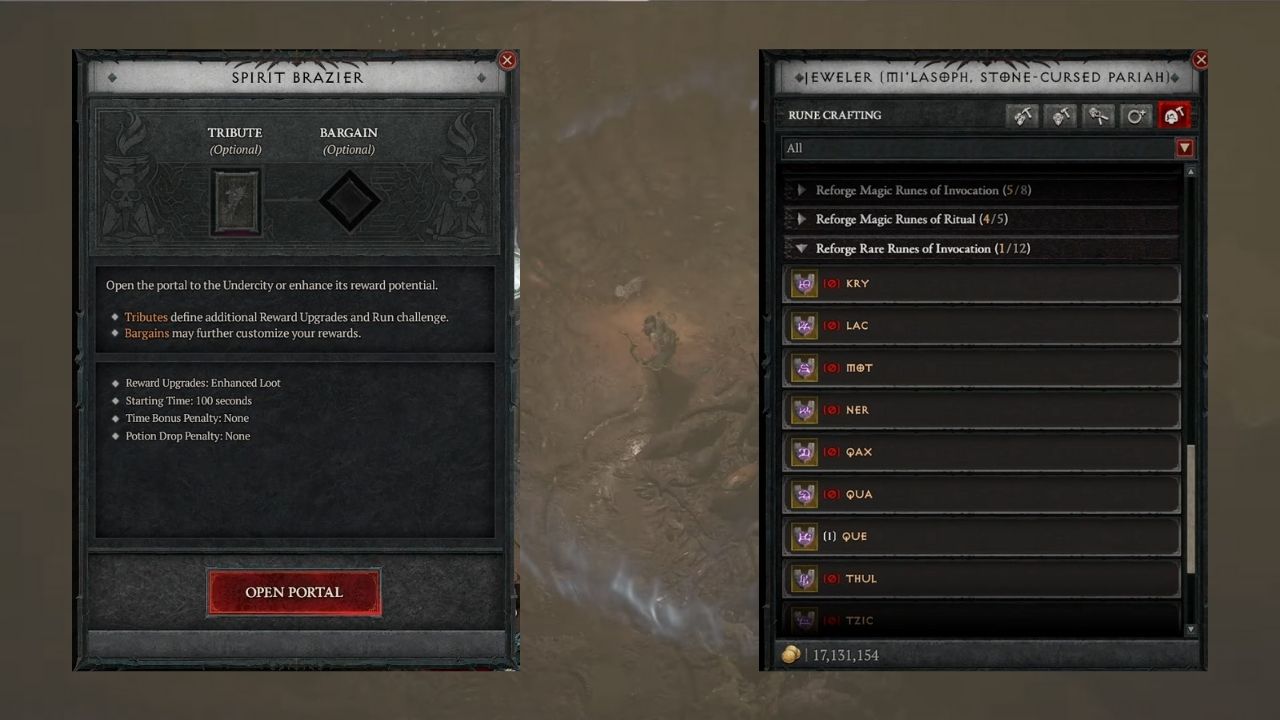1280x720 pixels.
Task: Click the gold coin icon beside the currency
Action: pos(790,654)
